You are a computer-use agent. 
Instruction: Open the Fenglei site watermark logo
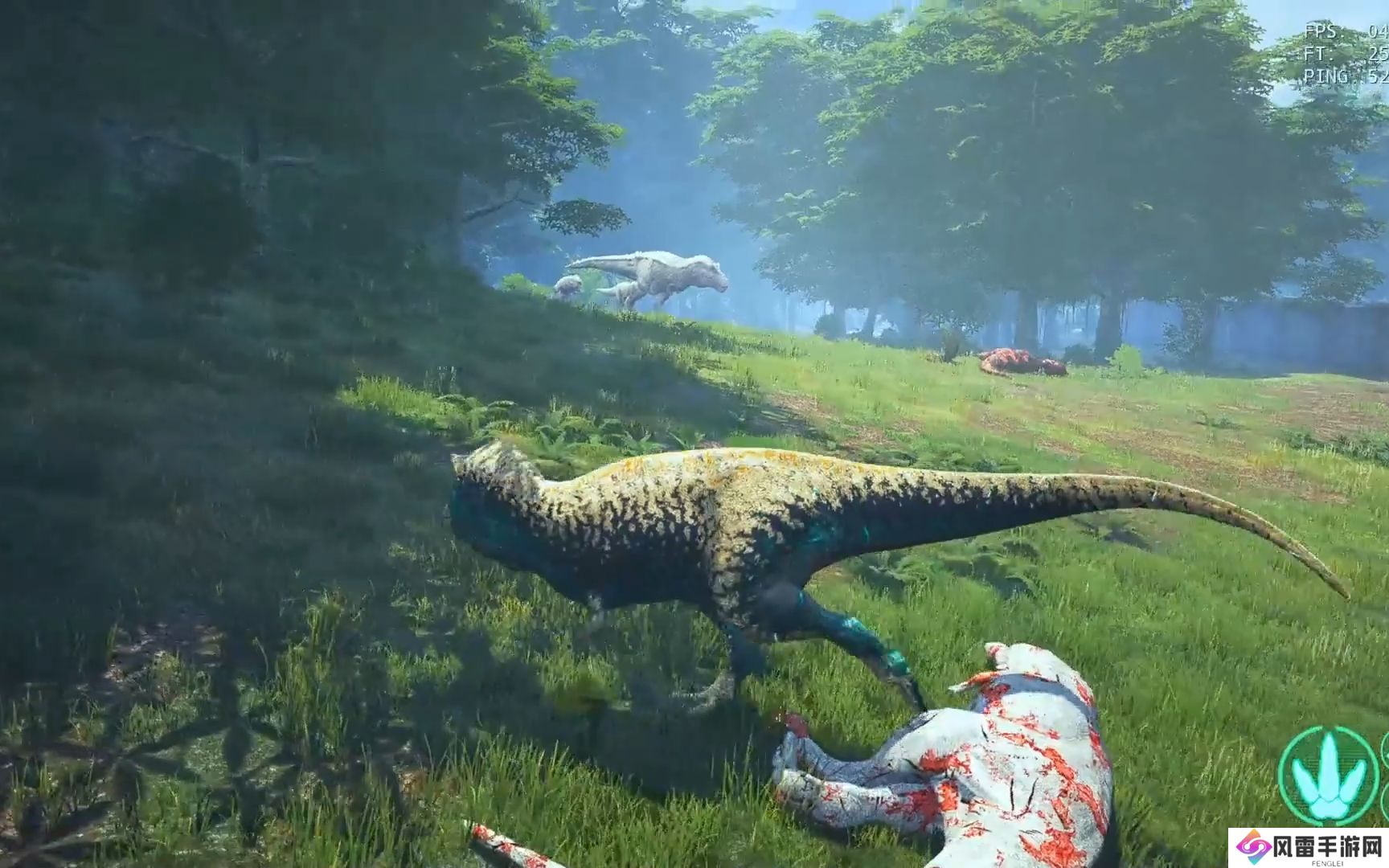[x=1309, y=847]
